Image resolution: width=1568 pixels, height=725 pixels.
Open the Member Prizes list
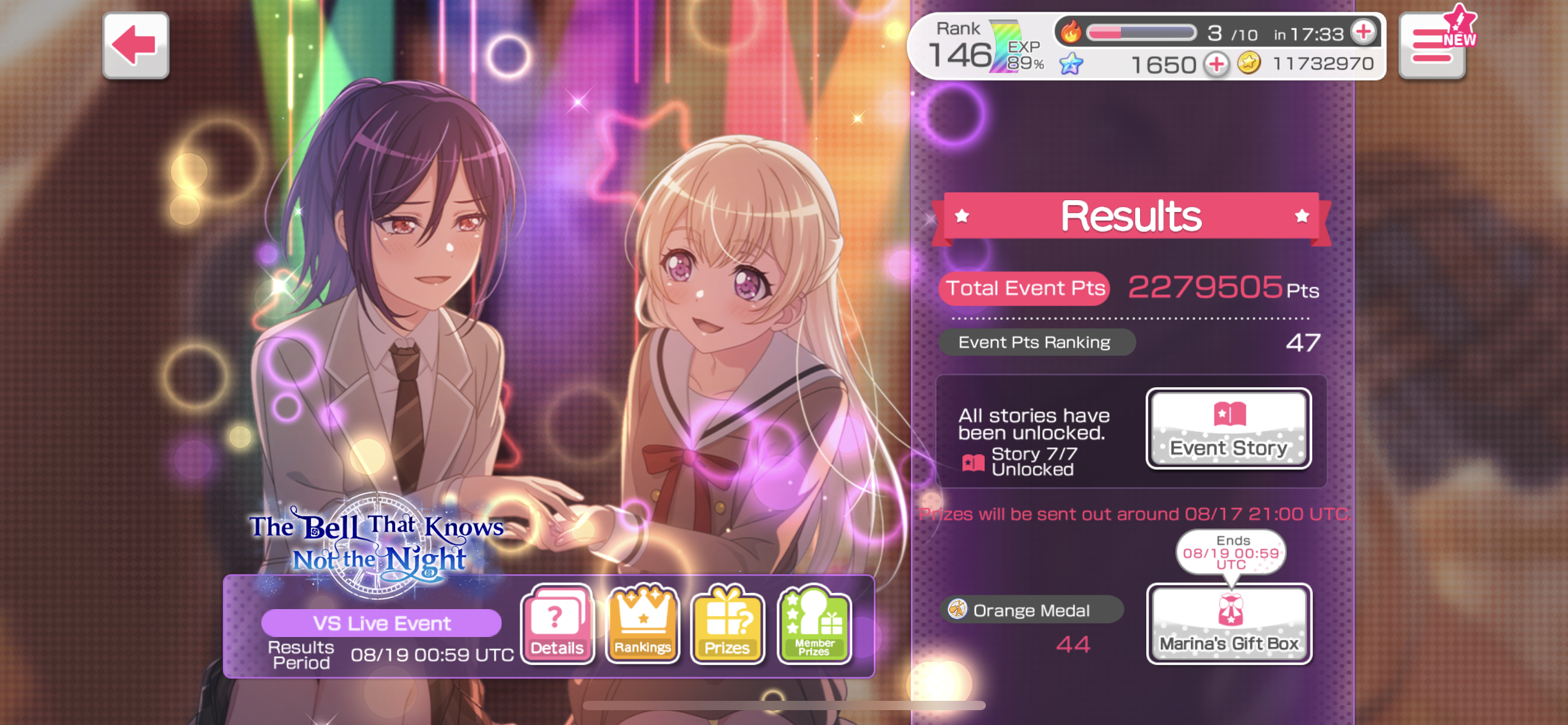814,623
